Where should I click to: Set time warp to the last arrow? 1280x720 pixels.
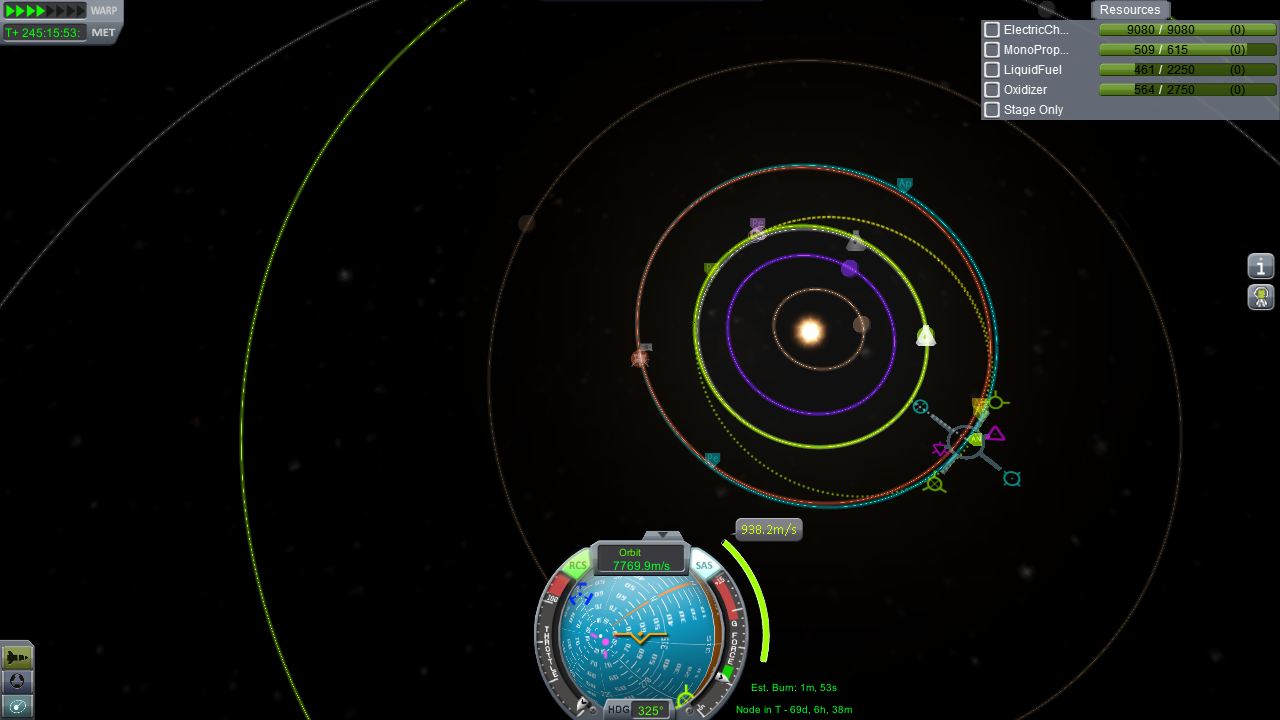[x=80, y=11]
